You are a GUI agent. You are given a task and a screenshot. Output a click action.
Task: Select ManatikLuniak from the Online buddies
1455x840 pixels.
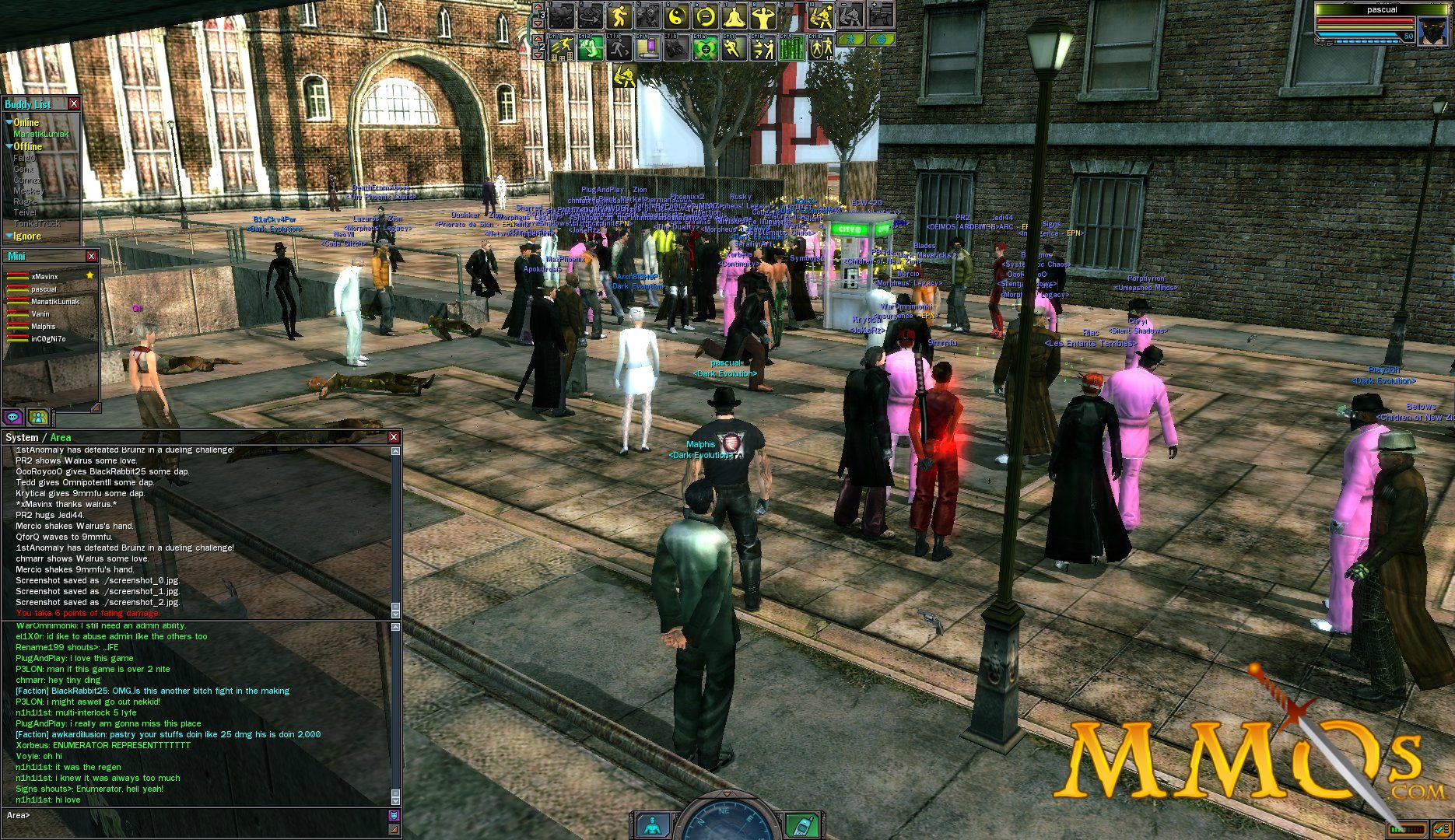[43, 135]
